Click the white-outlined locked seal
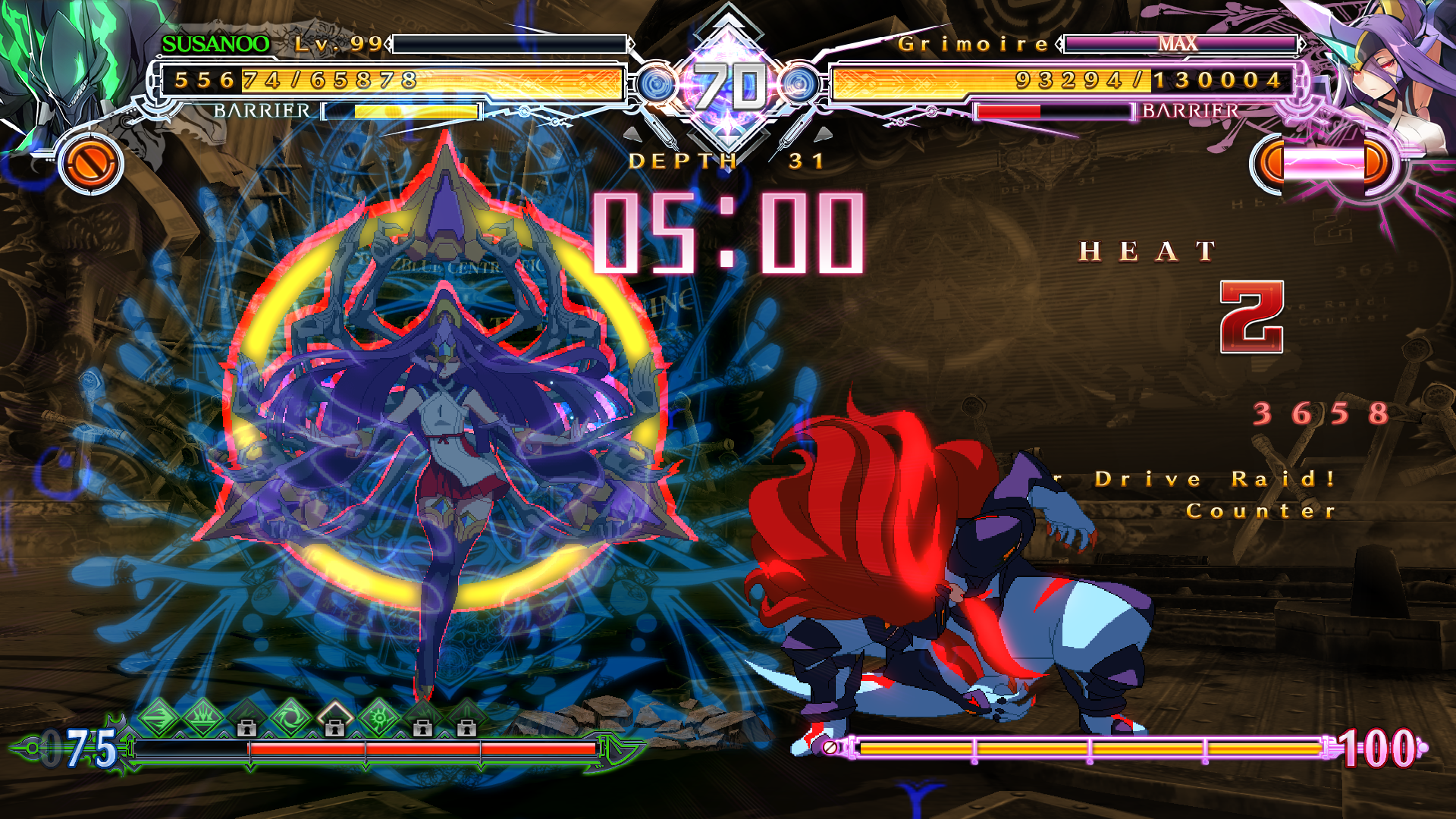Screen dimensions: 1456x819 click(335, 718)
